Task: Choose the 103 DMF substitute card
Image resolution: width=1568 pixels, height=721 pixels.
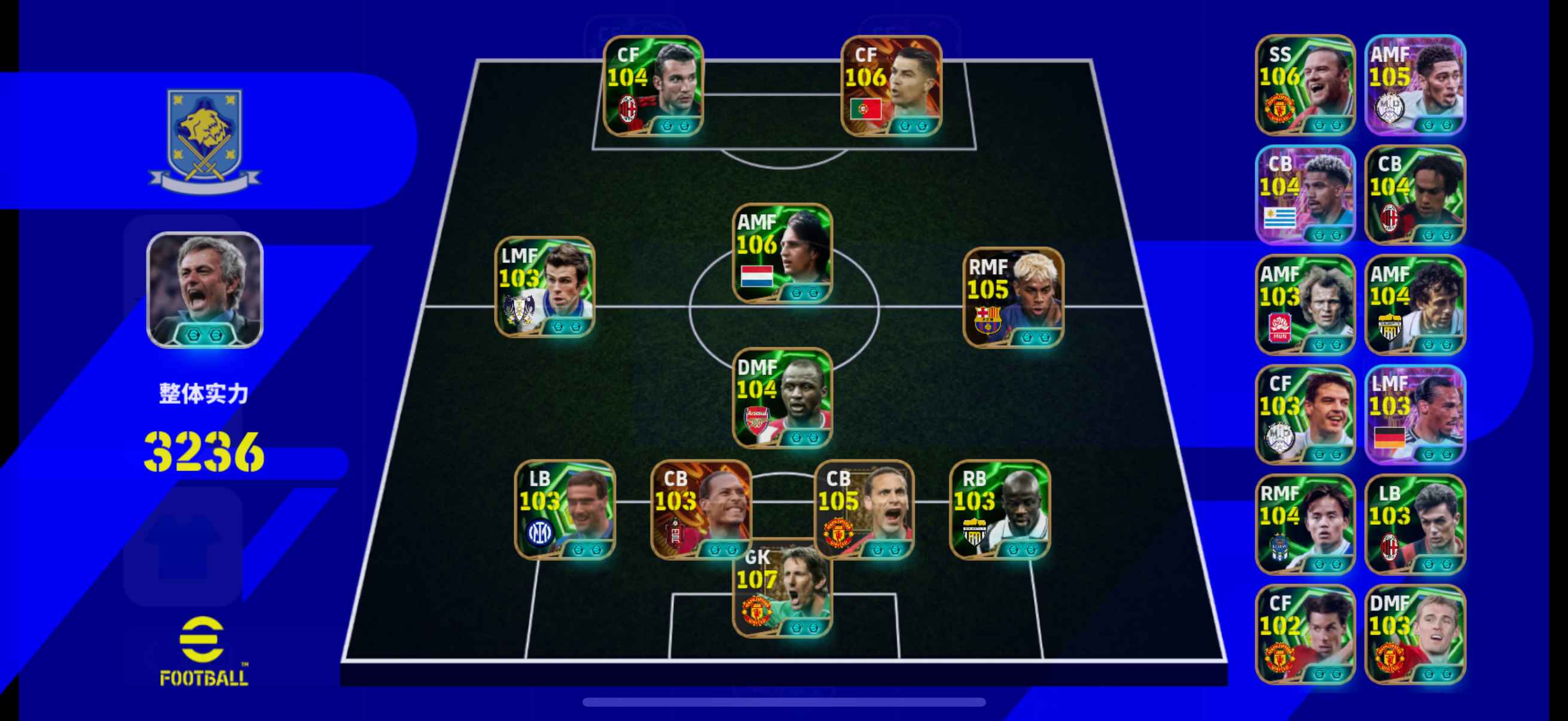Action: click(x=1415, y=634)
